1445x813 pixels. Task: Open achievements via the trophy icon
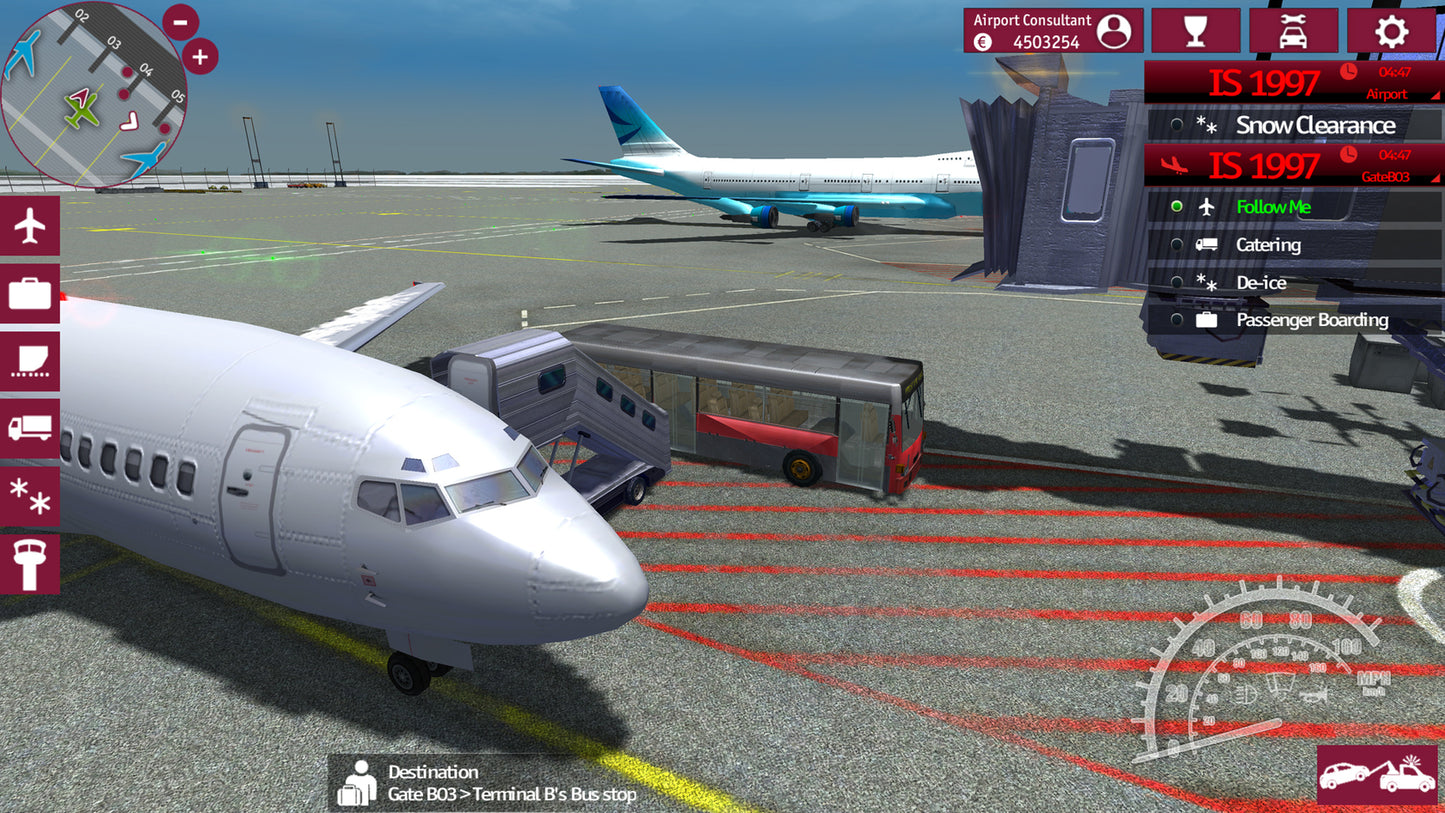click(x=1196, y=30)
